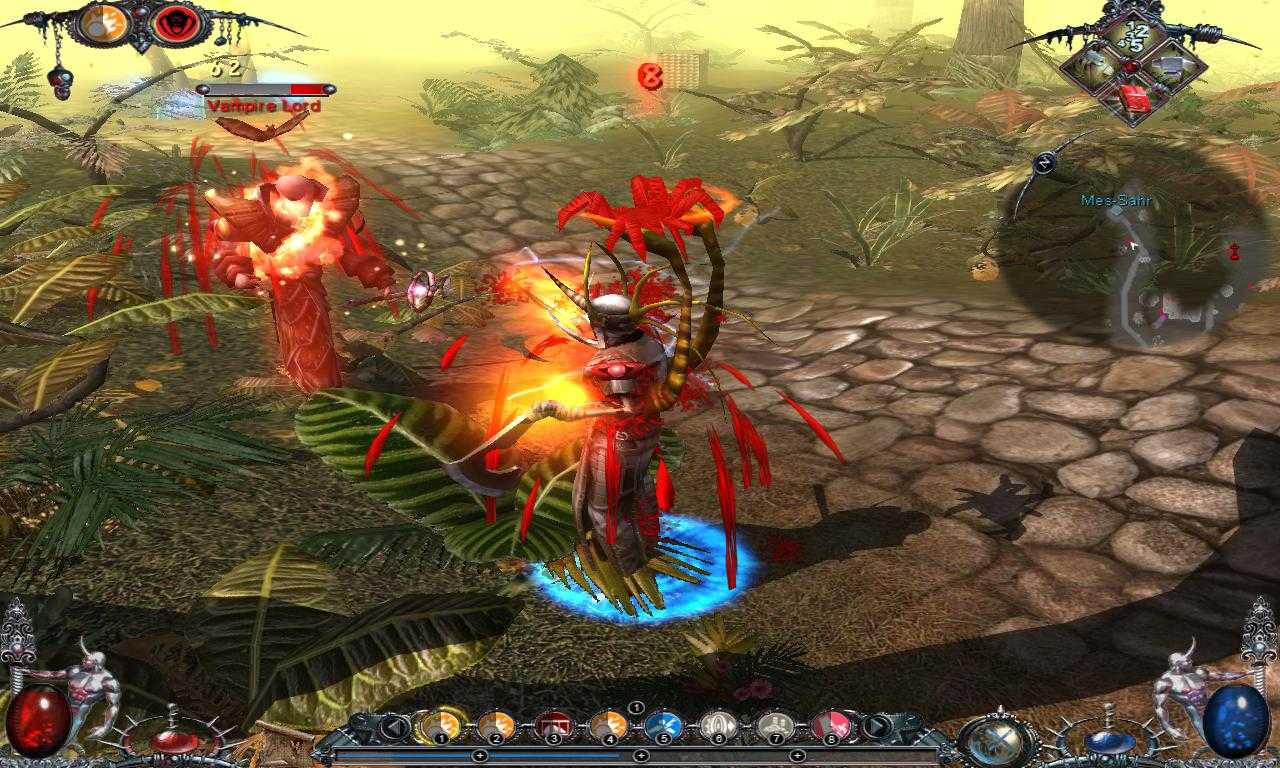
Task: Click the orange portrait orb at top-left
Action: (103, 24)
